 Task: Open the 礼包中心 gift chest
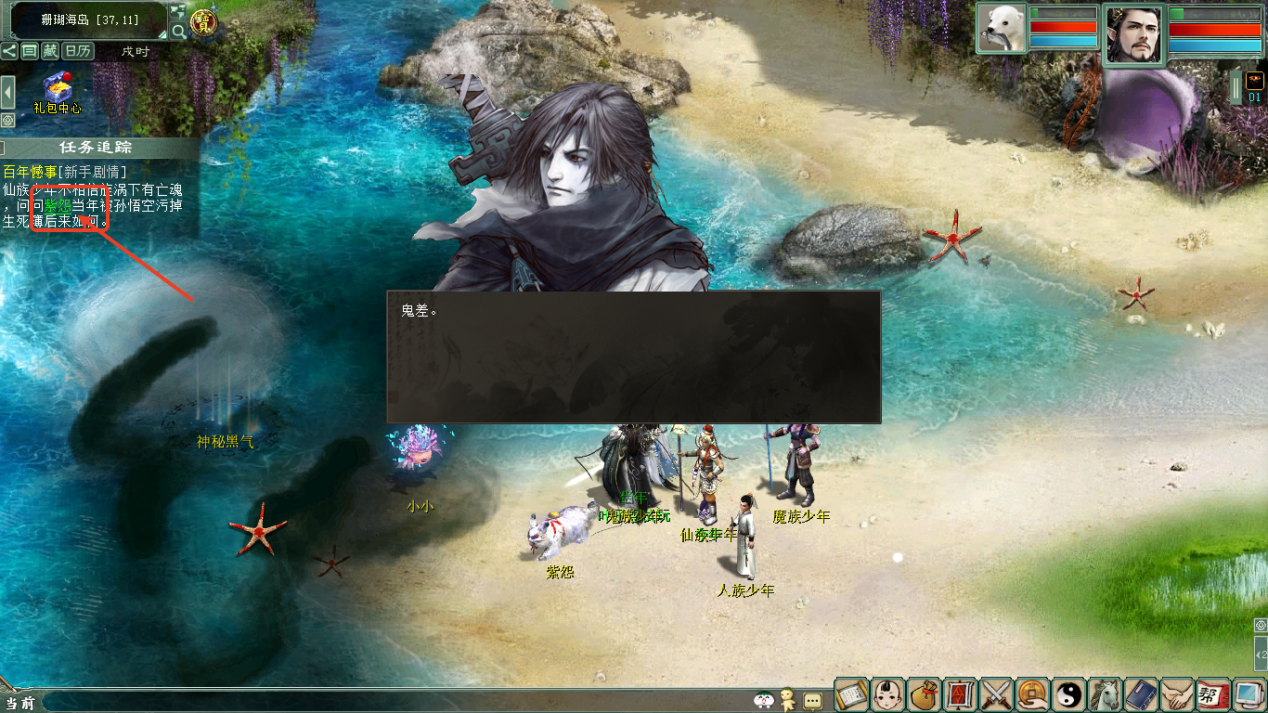point(57,87)
